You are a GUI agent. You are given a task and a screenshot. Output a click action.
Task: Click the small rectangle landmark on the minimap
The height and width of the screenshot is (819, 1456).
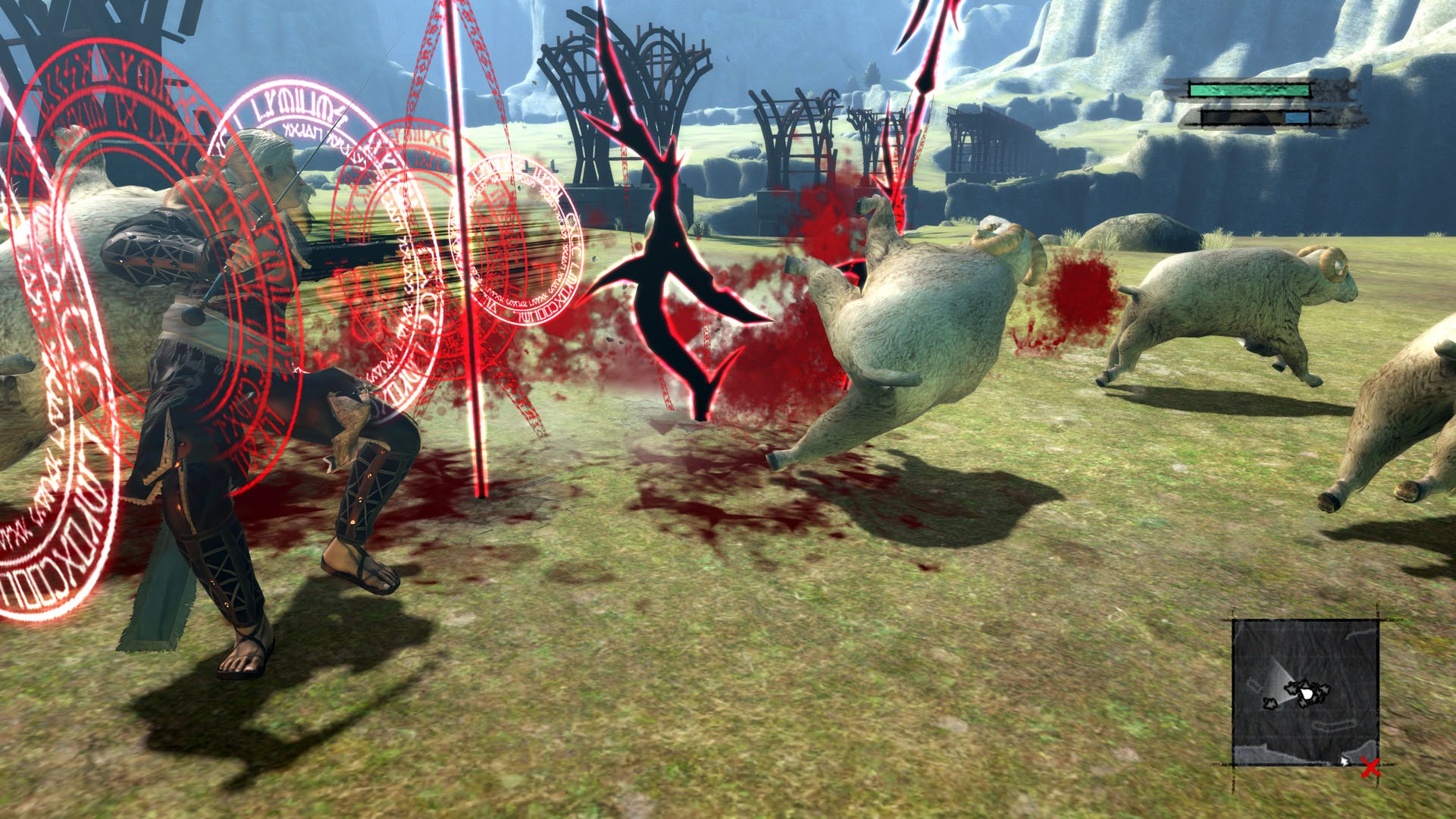coord(1253,682)
